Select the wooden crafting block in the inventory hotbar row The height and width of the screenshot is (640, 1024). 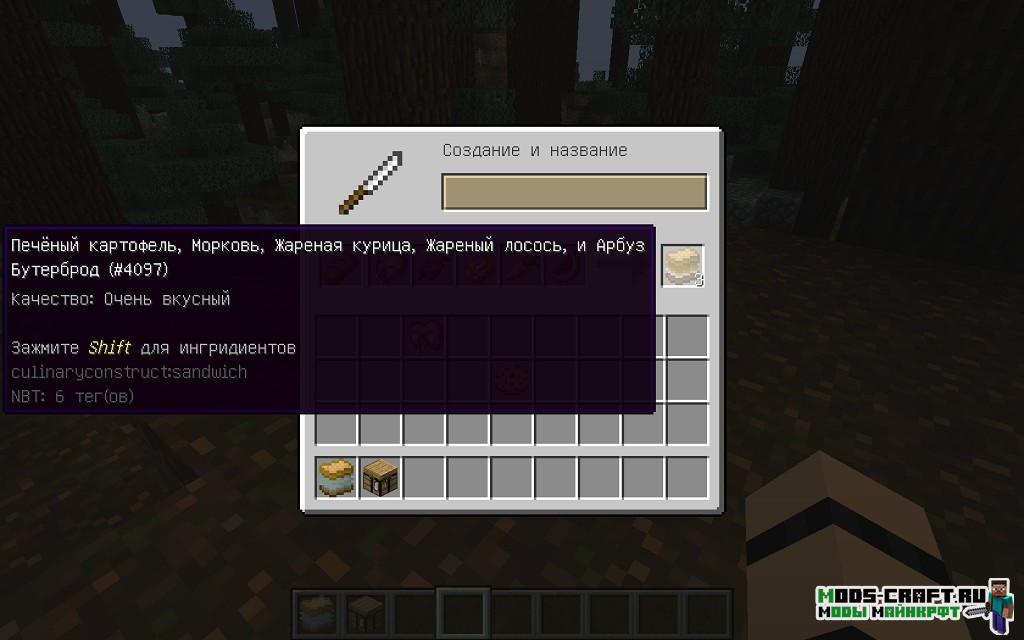coord(381,477)
